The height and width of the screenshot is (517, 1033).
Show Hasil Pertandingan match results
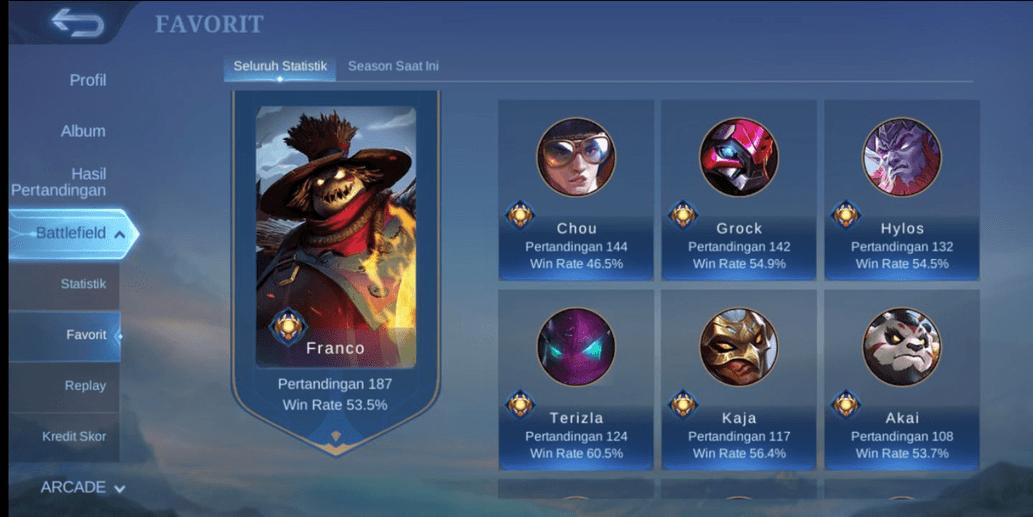(59, 182)
